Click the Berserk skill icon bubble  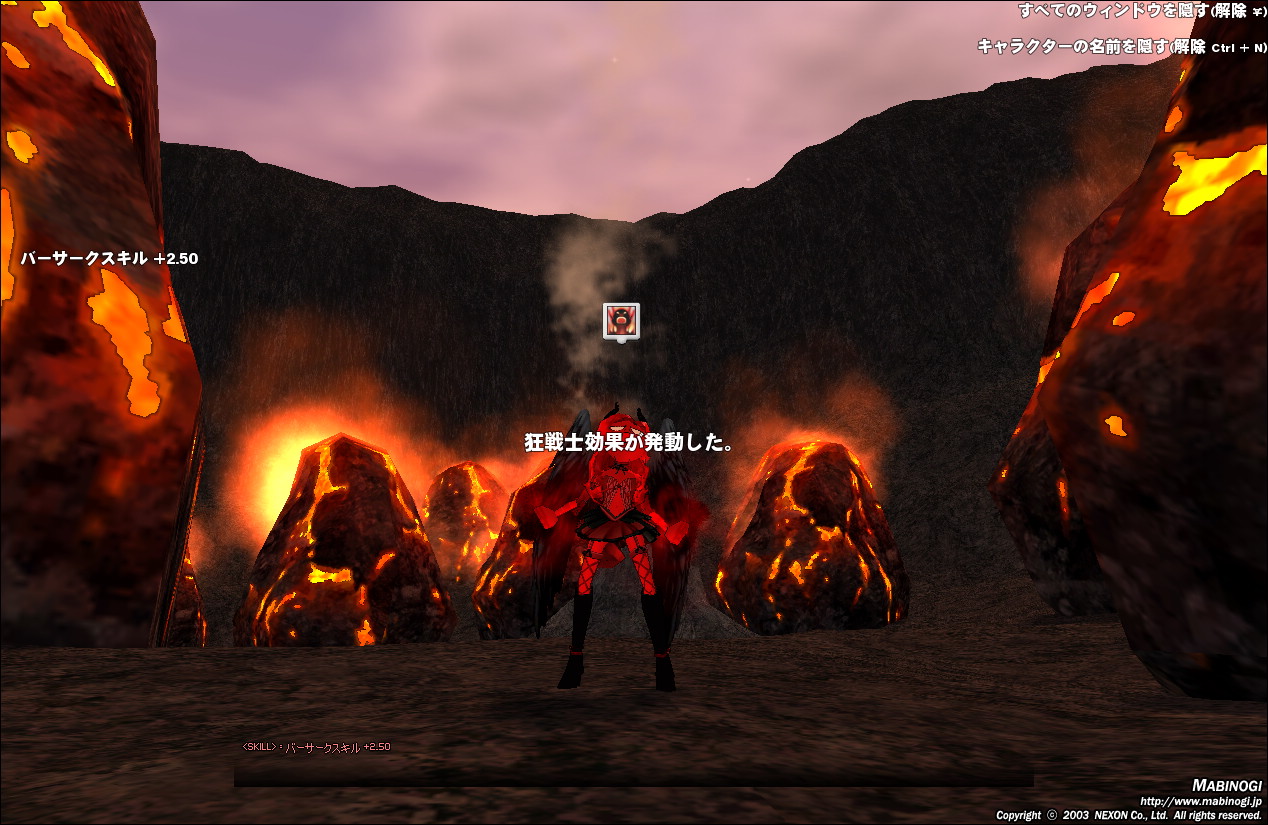pyautogui.click(x=621, y=320)
